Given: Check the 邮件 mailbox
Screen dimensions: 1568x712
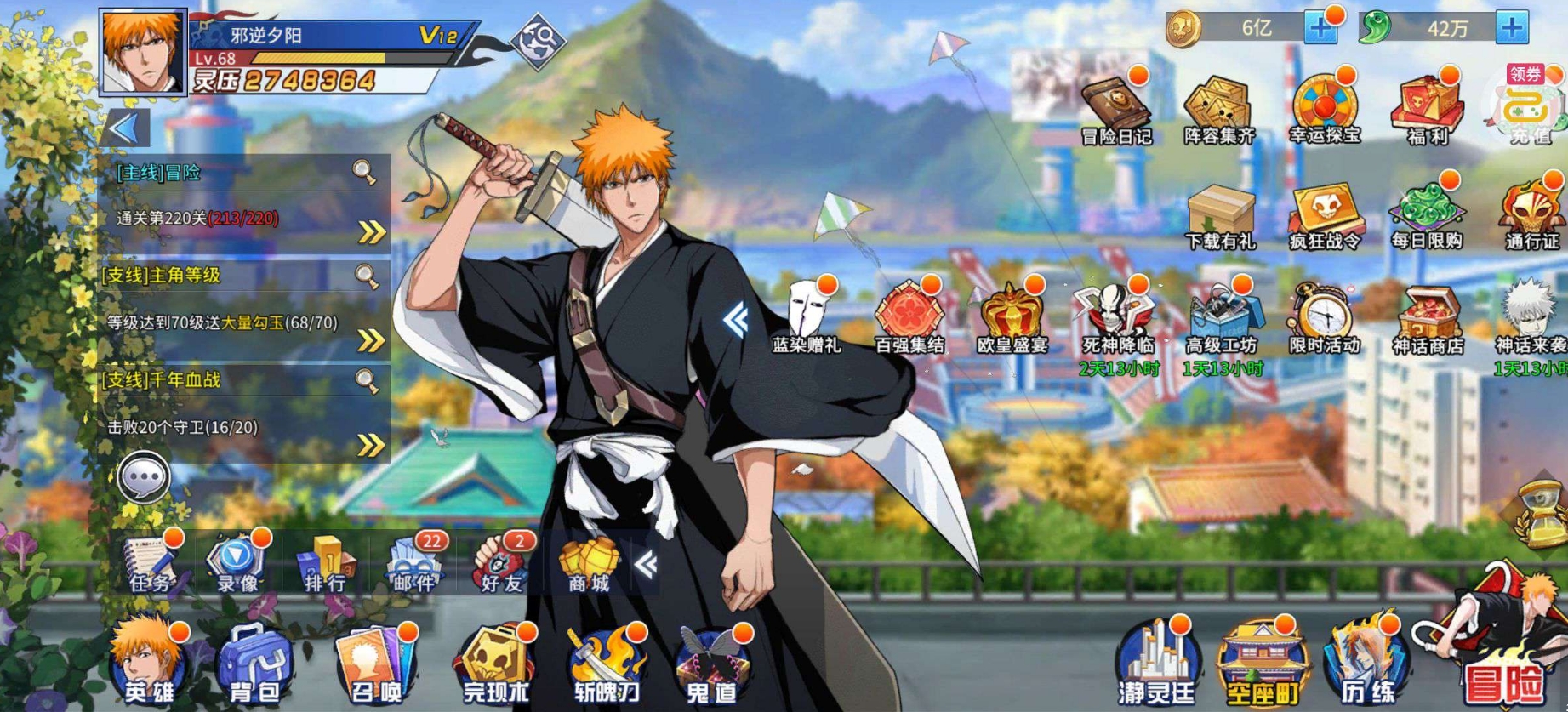Looking at the screenshot, I should coord(414,563).
